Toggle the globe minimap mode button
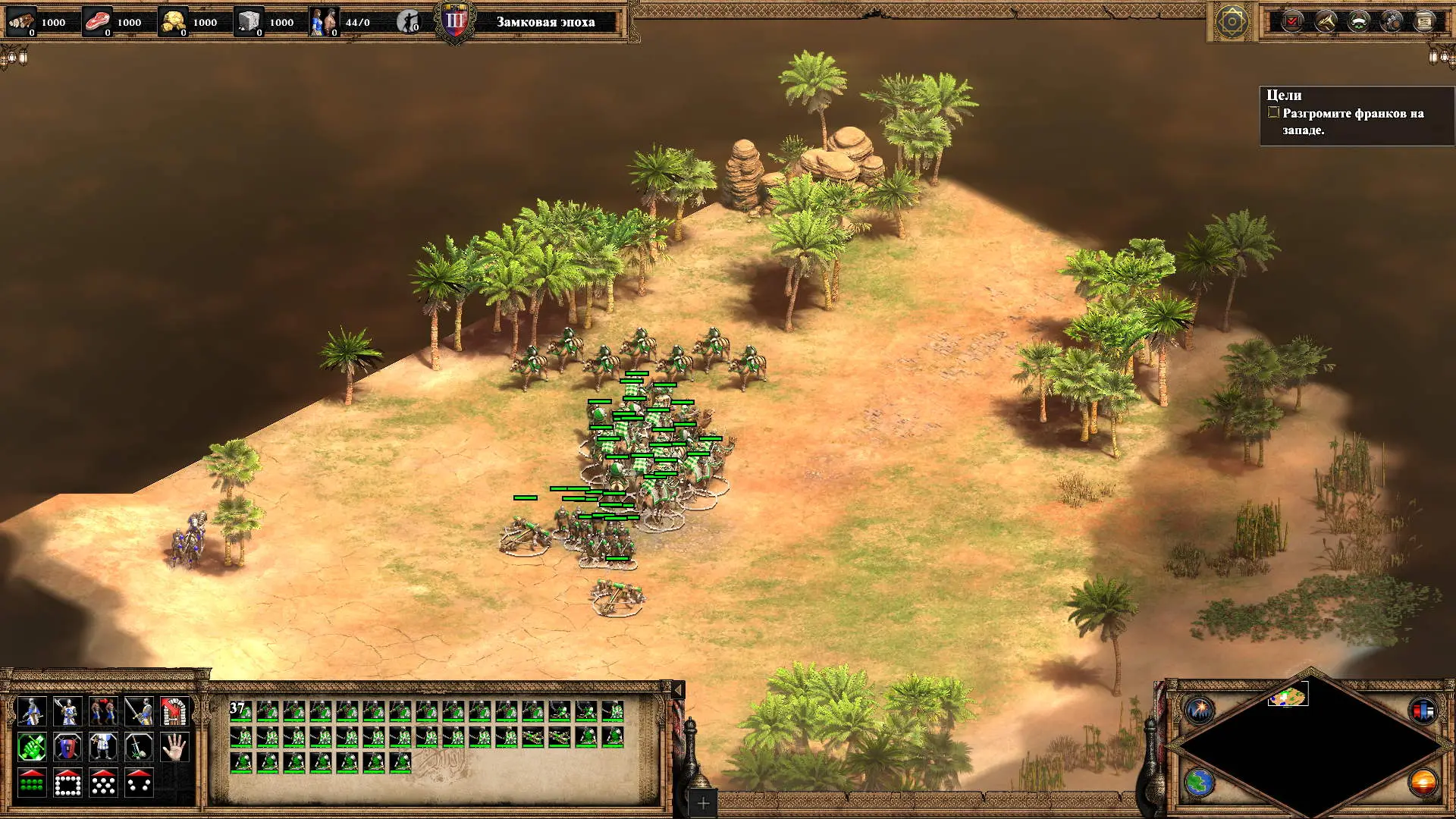Image resolution: width=1456 pixels, height=819 pixels. pos(1200,783)
